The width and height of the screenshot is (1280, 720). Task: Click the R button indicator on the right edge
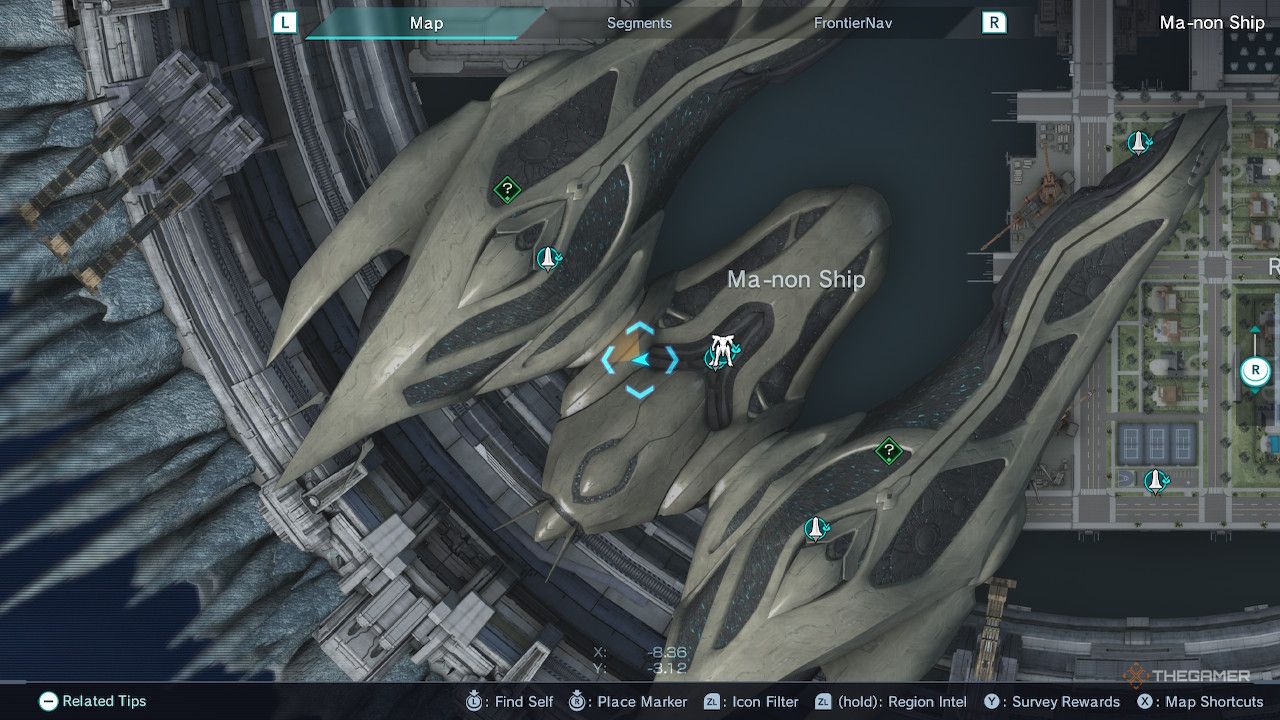click(1253, 369)
